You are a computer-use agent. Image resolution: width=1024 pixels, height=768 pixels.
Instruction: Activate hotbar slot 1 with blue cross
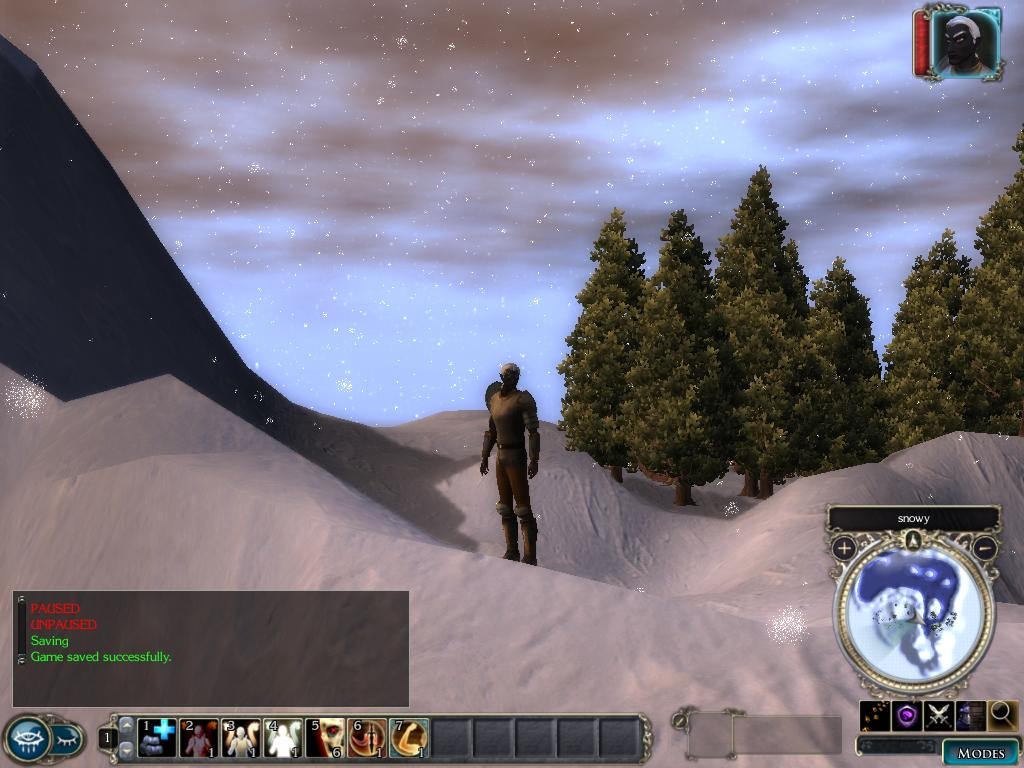(x=157, y=738)
